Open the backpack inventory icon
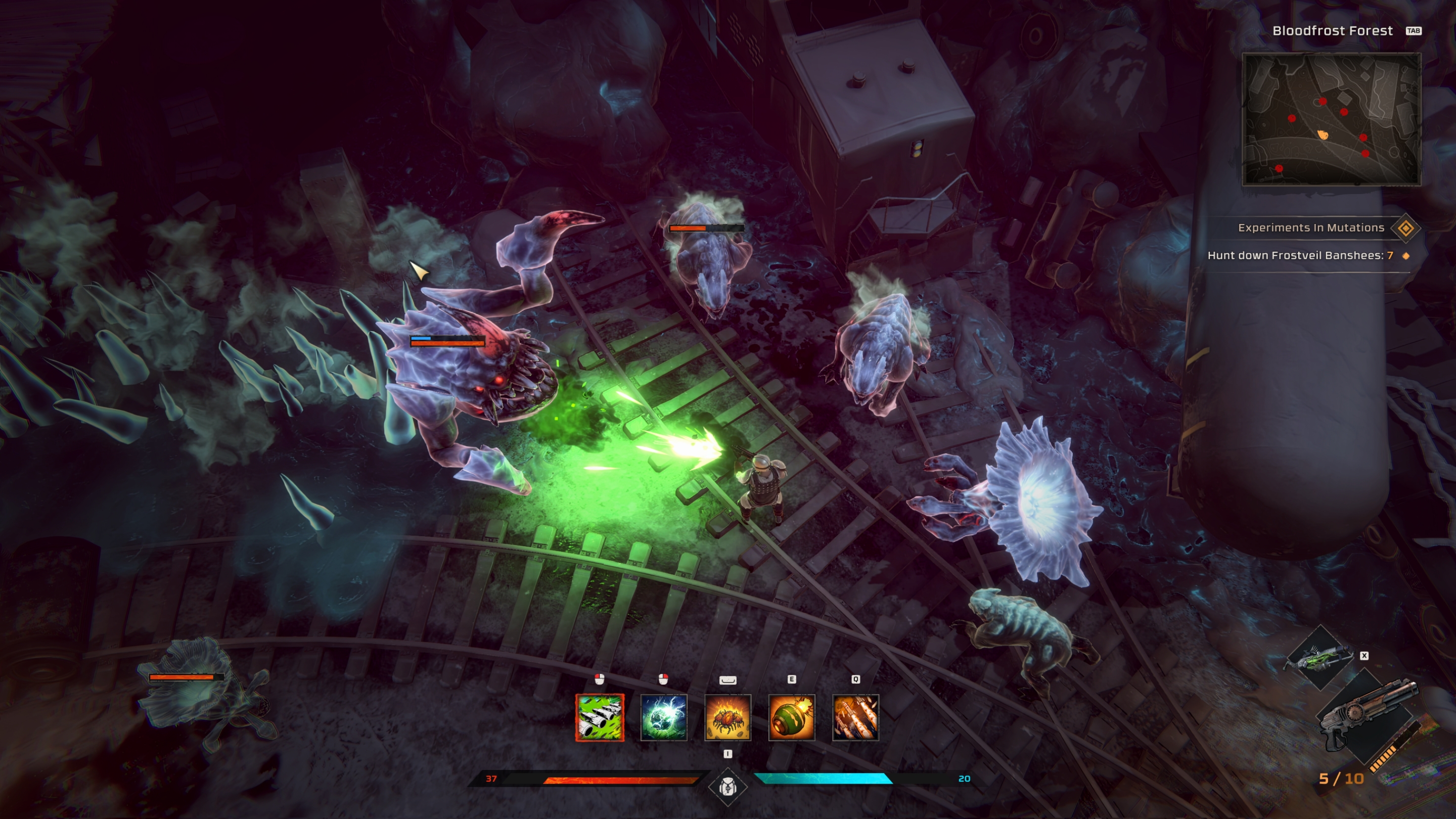Image resolution: width=1456 pixels, height=819 pixels. (727, 786)
